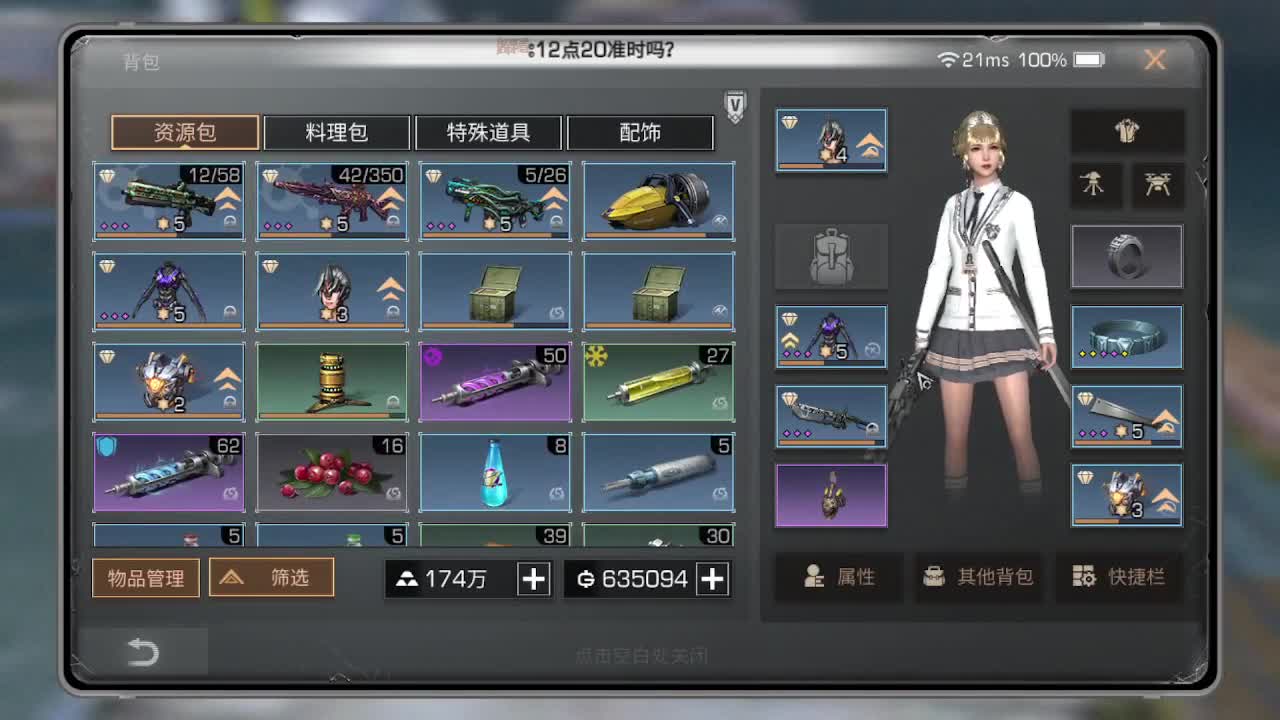
Task: Open 其他背包 to view other backpacks
Action: pyautogui.click(x=980, y=577)
